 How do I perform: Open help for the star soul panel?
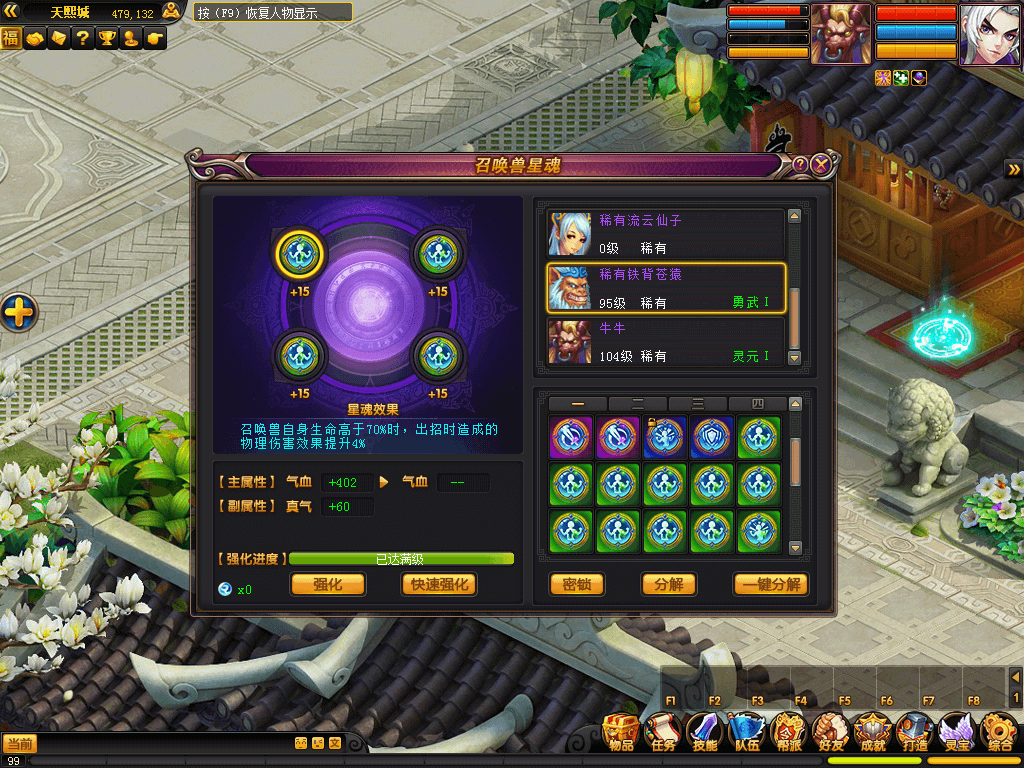coord(800,165)
